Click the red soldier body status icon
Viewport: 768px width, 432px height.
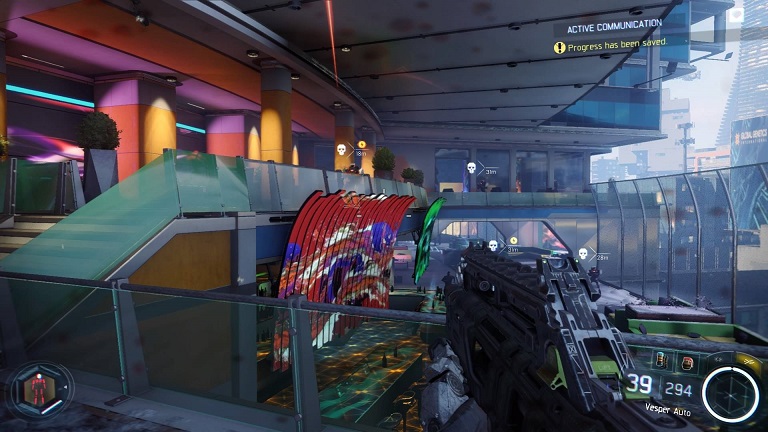click(x=39, y=390)
